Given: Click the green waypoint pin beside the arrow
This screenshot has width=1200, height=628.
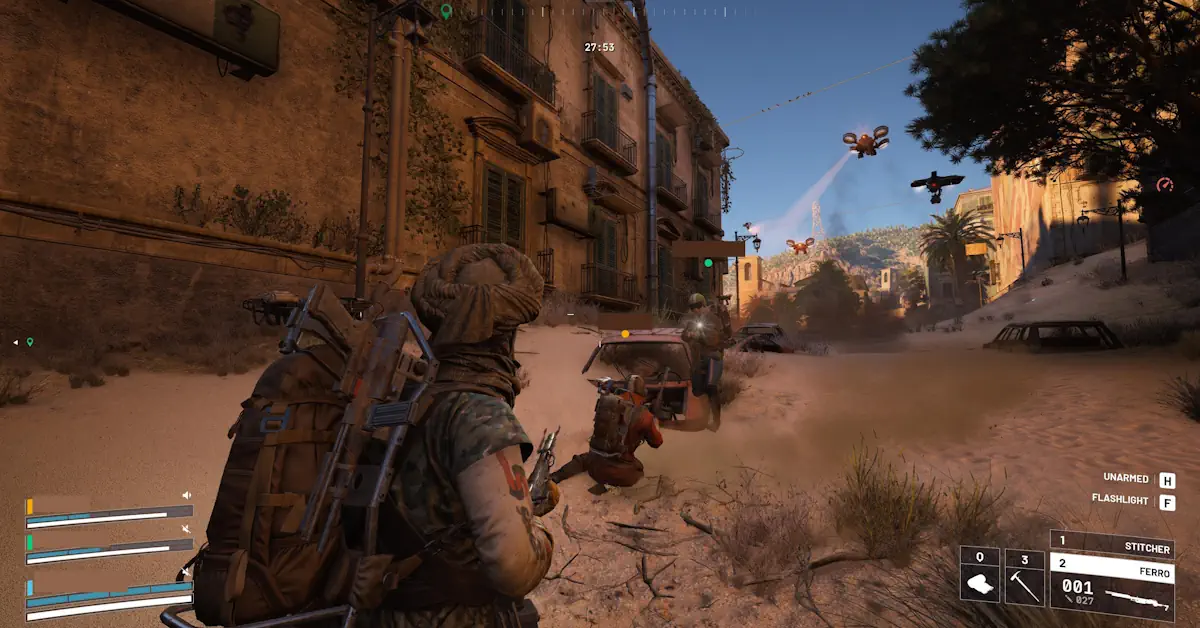Looking at the screenshot, I should (30, 342).
